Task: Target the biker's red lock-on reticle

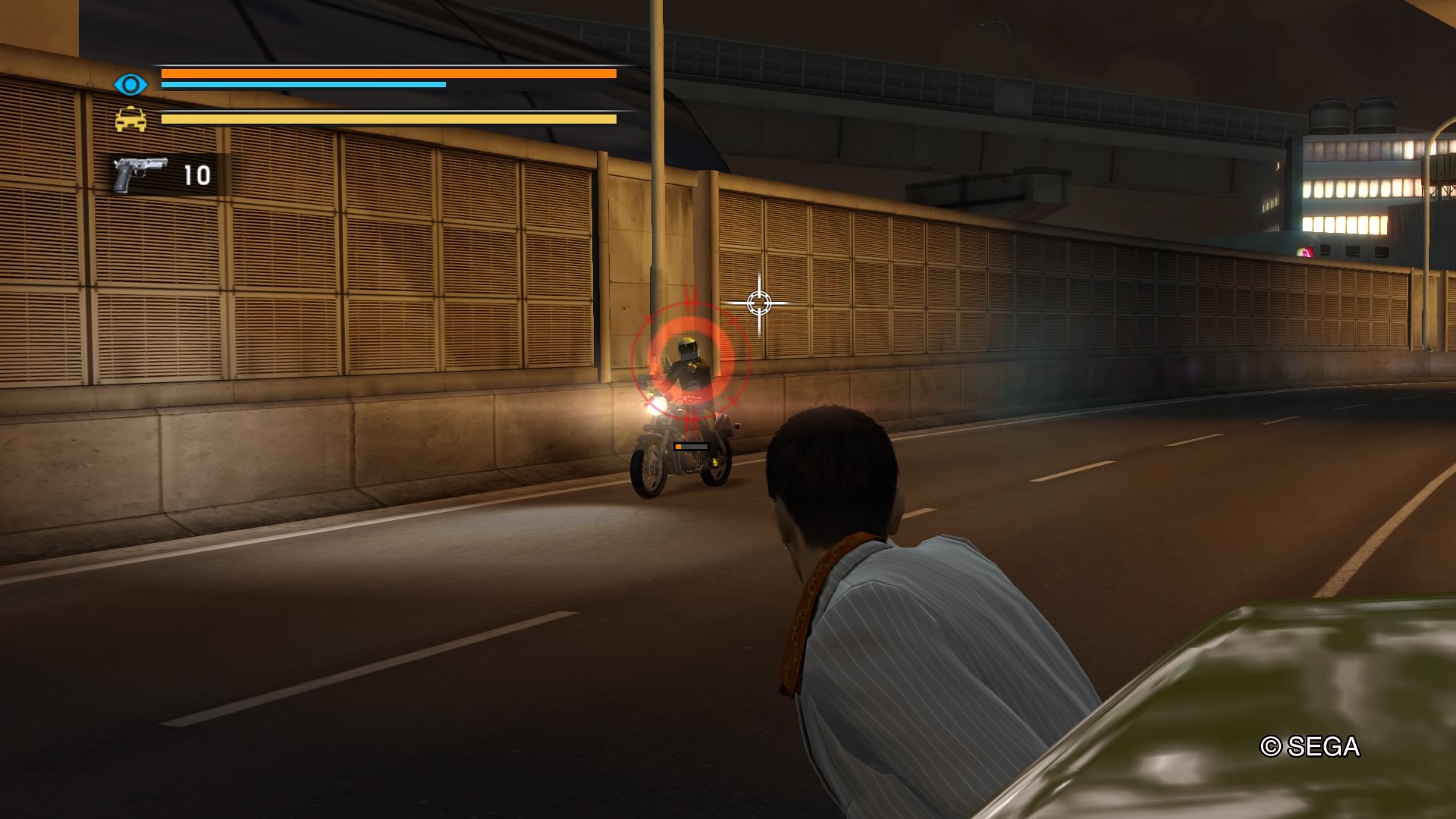Action: point(690,356)
